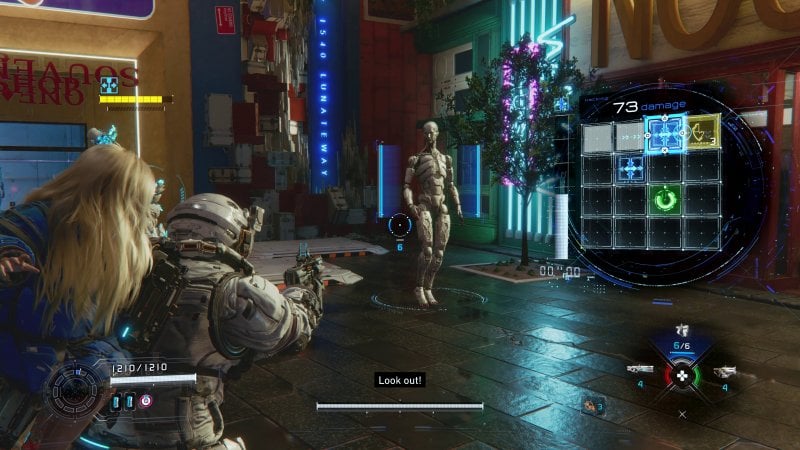The image size is (800, 450).
Task: Activate the green power symbol tile
Action: (x=664, y=200)
